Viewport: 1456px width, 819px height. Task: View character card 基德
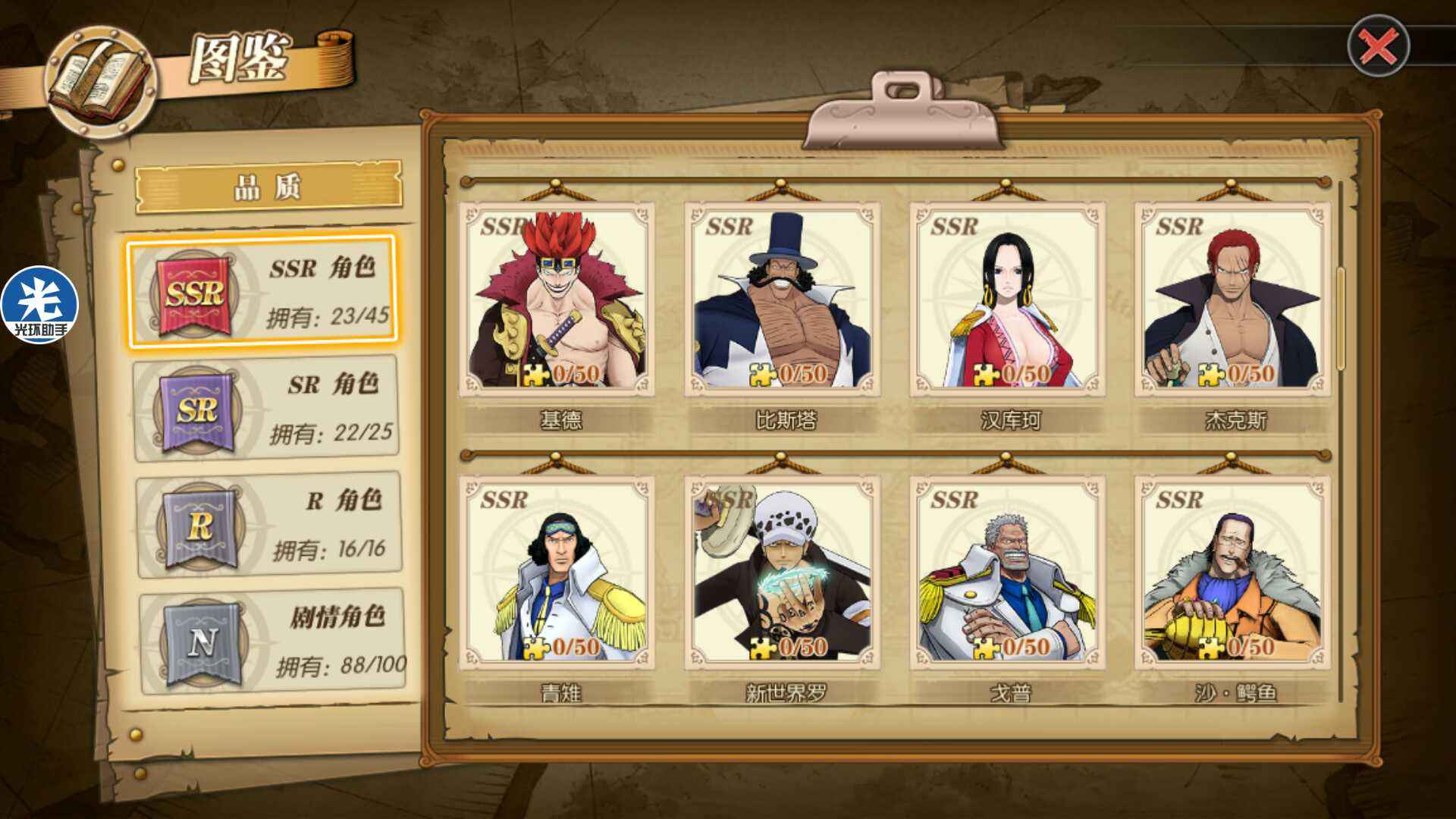pyautogui.click(x=557, y=300)
